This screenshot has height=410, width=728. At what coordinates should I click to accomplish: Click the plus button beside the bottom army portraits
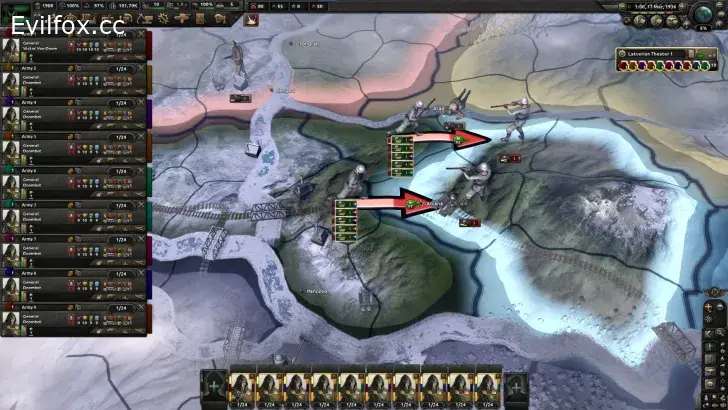213,386
